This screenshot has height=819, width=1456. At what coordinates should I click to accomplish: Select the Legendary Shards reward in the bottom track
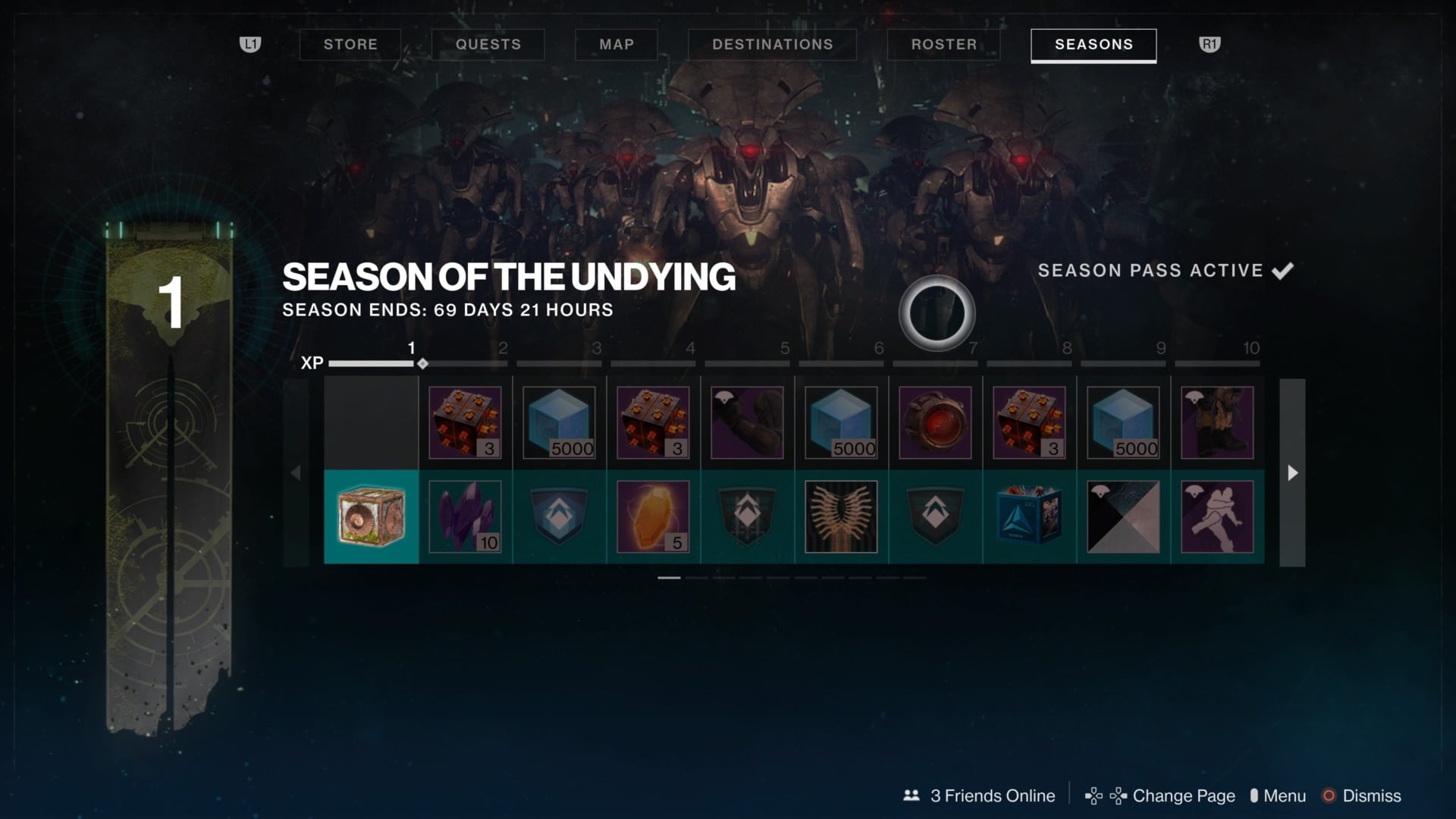pos(466,517)
